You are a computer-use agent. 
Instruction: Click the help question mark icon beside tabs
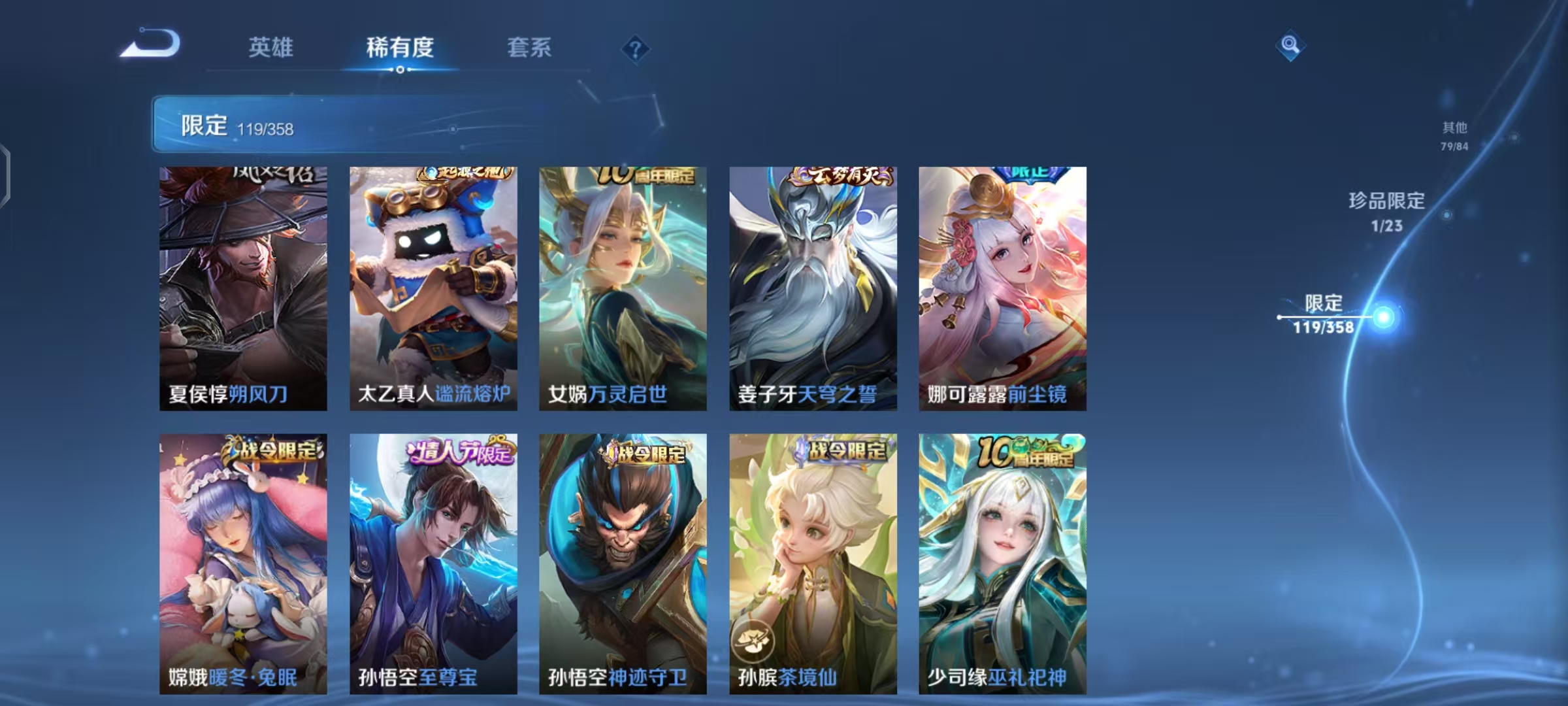[635, 49]
